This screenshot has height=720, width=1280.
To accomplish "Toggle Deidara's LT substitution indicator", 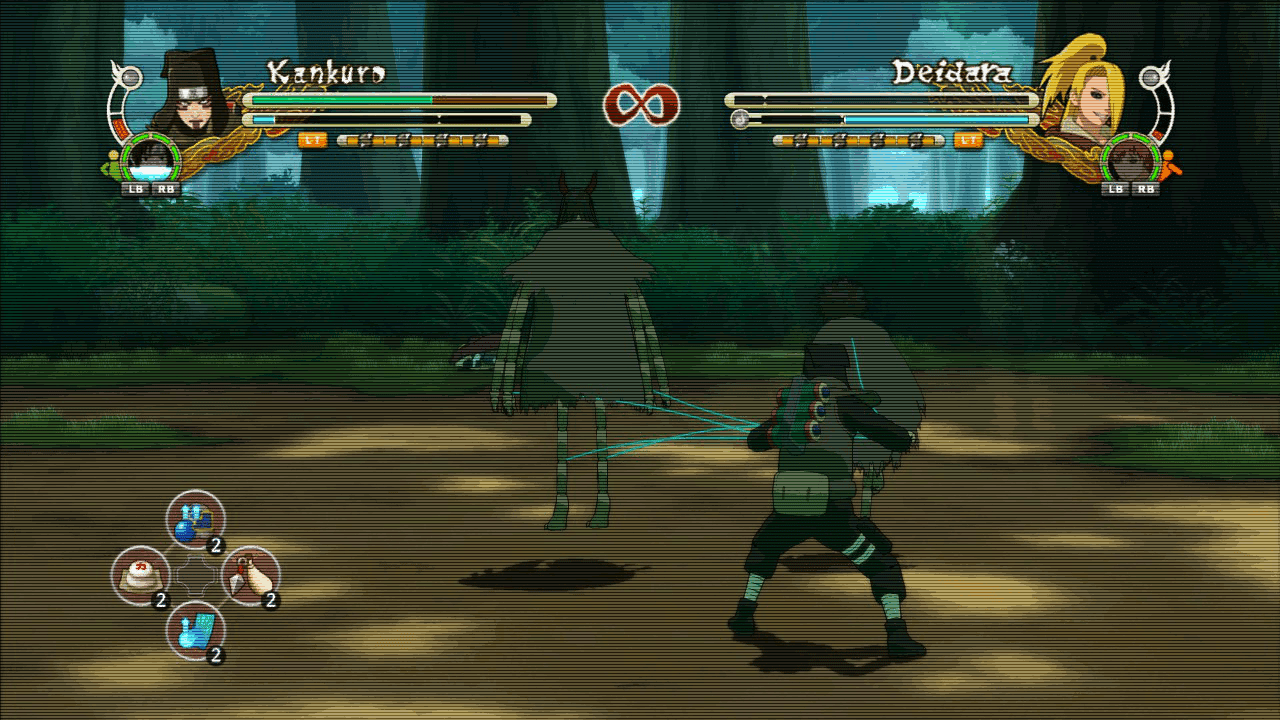I will point(966,141).
